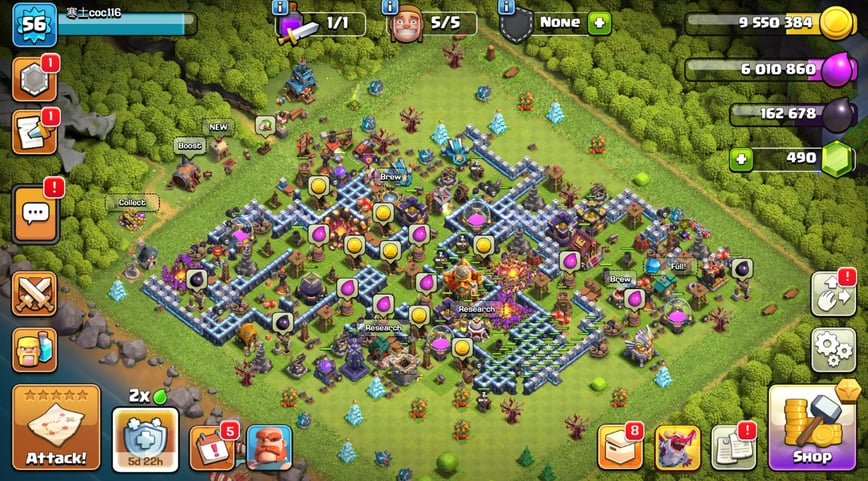
Task: Add gems with the green plus
Action: (741, 158)
